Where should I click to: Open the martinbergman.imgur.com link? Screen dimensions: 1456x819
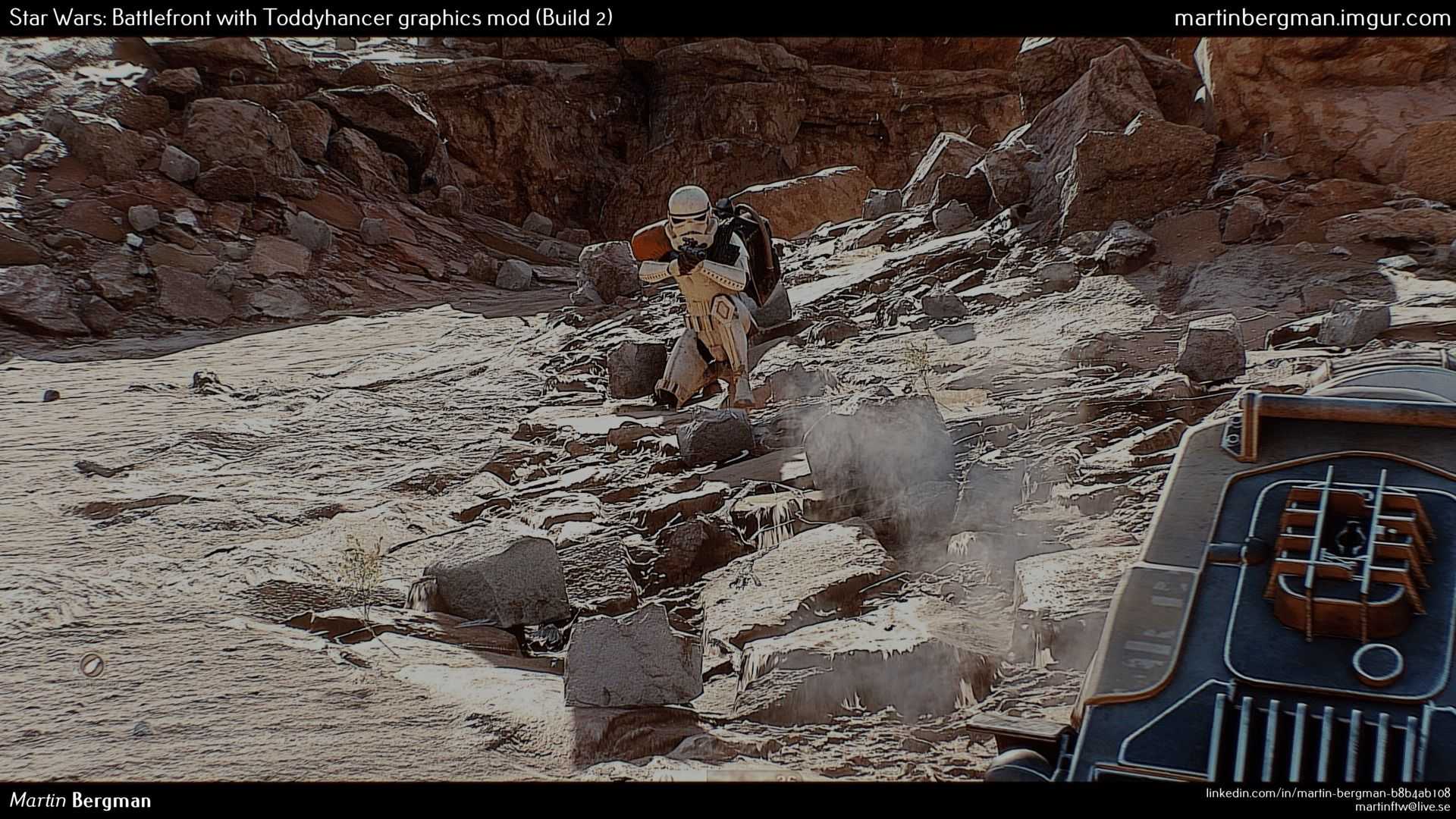1311,19
